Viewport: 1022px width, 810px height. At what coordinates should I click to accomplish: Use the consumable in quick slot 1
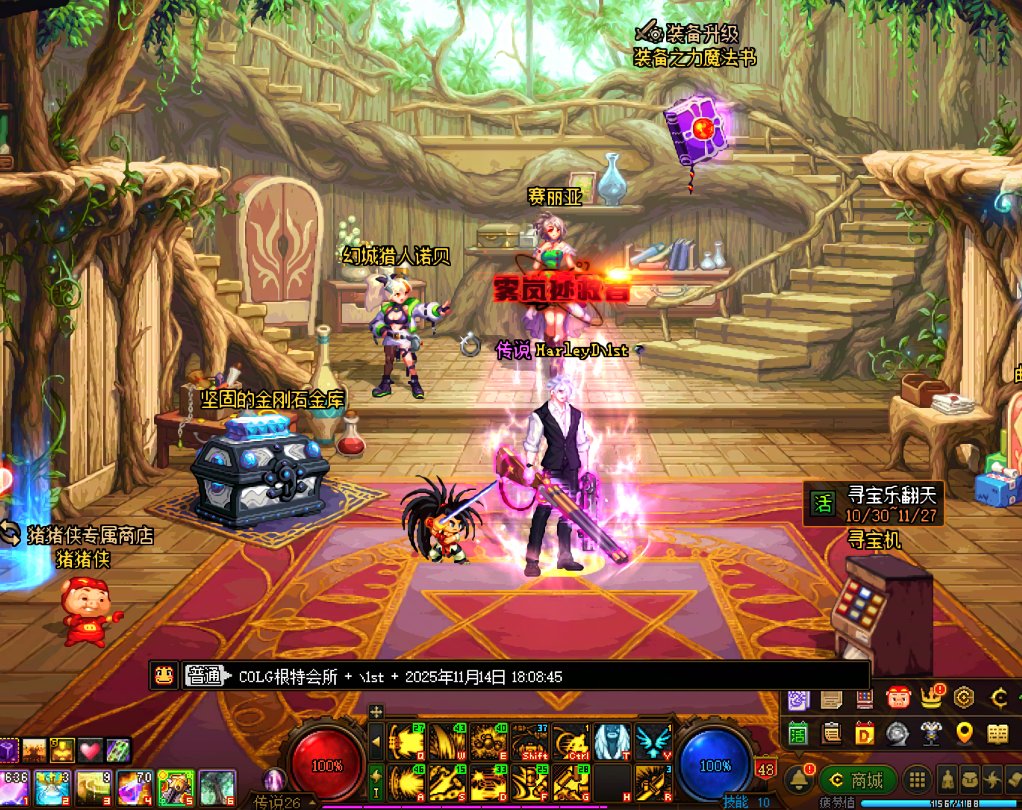pyautogui.click(x=16, y=787)
